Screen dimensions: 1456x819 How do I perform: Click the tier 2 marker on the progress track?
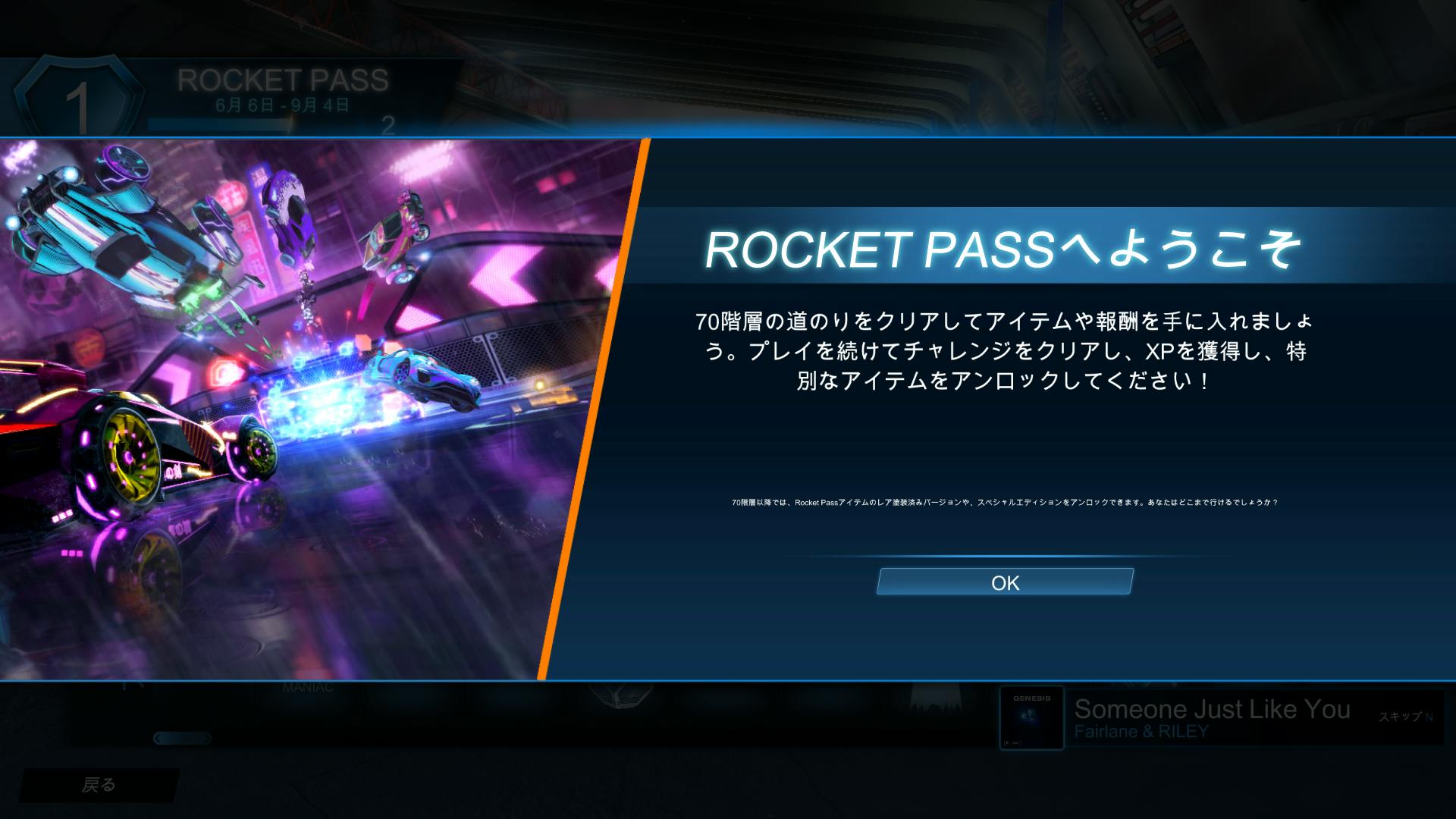[387, 127]
